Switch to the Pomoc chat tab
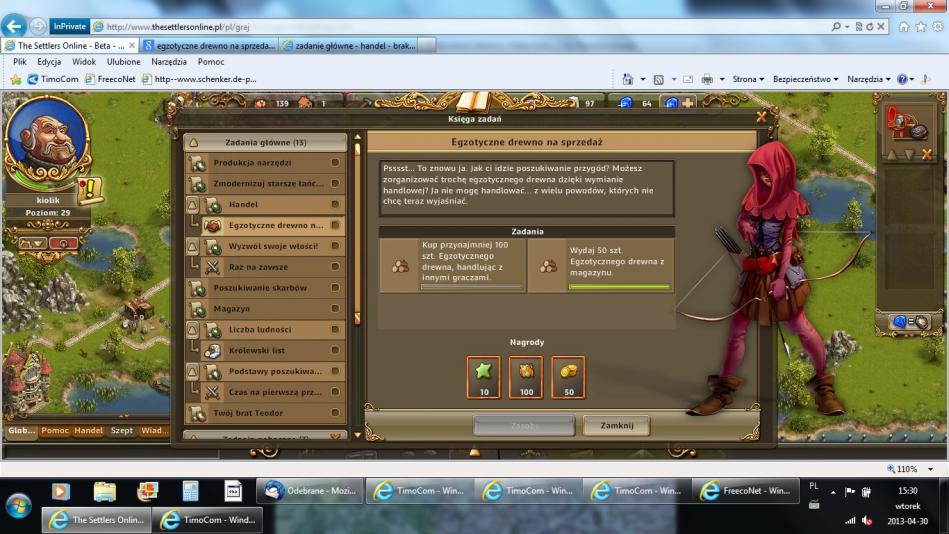Screen dimensions: 949x534 click(55, 431)
